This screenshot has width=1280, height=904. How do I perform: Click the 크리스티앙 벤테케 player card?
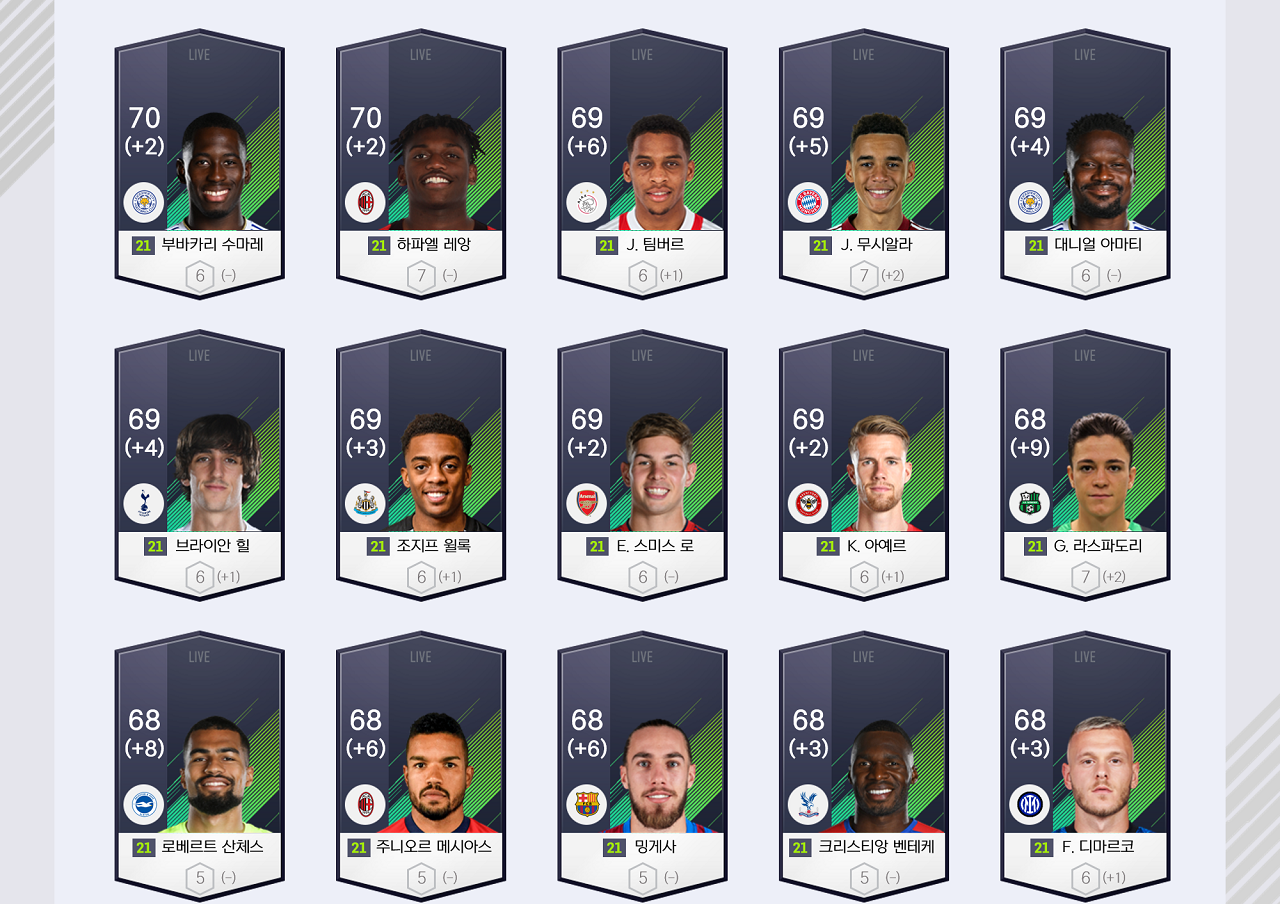coord(864,767)
